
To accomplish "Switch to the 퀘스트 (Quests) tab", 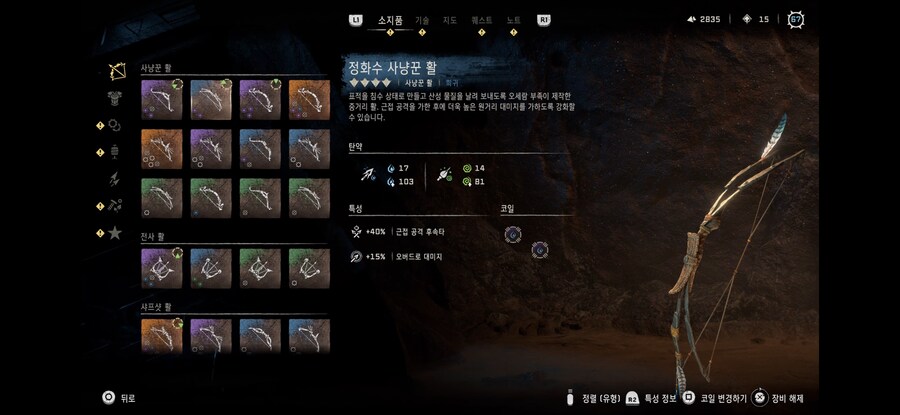I will click(x=482, y=19).
